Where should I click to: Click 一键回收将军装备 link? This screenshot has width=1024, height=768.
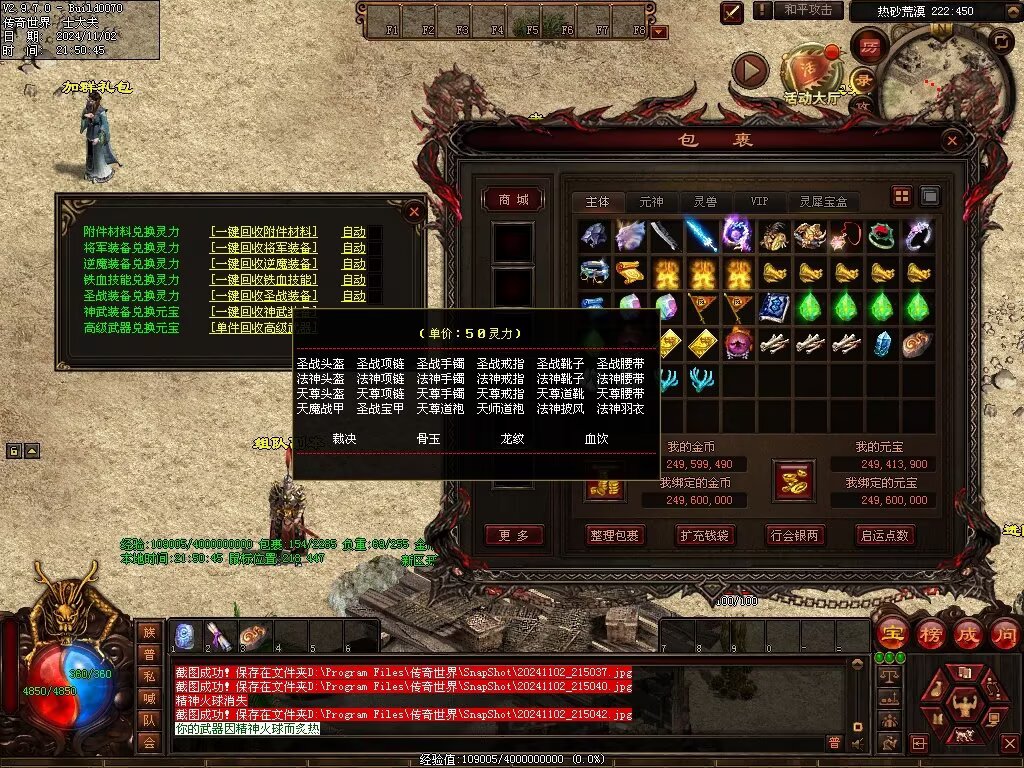263,248
